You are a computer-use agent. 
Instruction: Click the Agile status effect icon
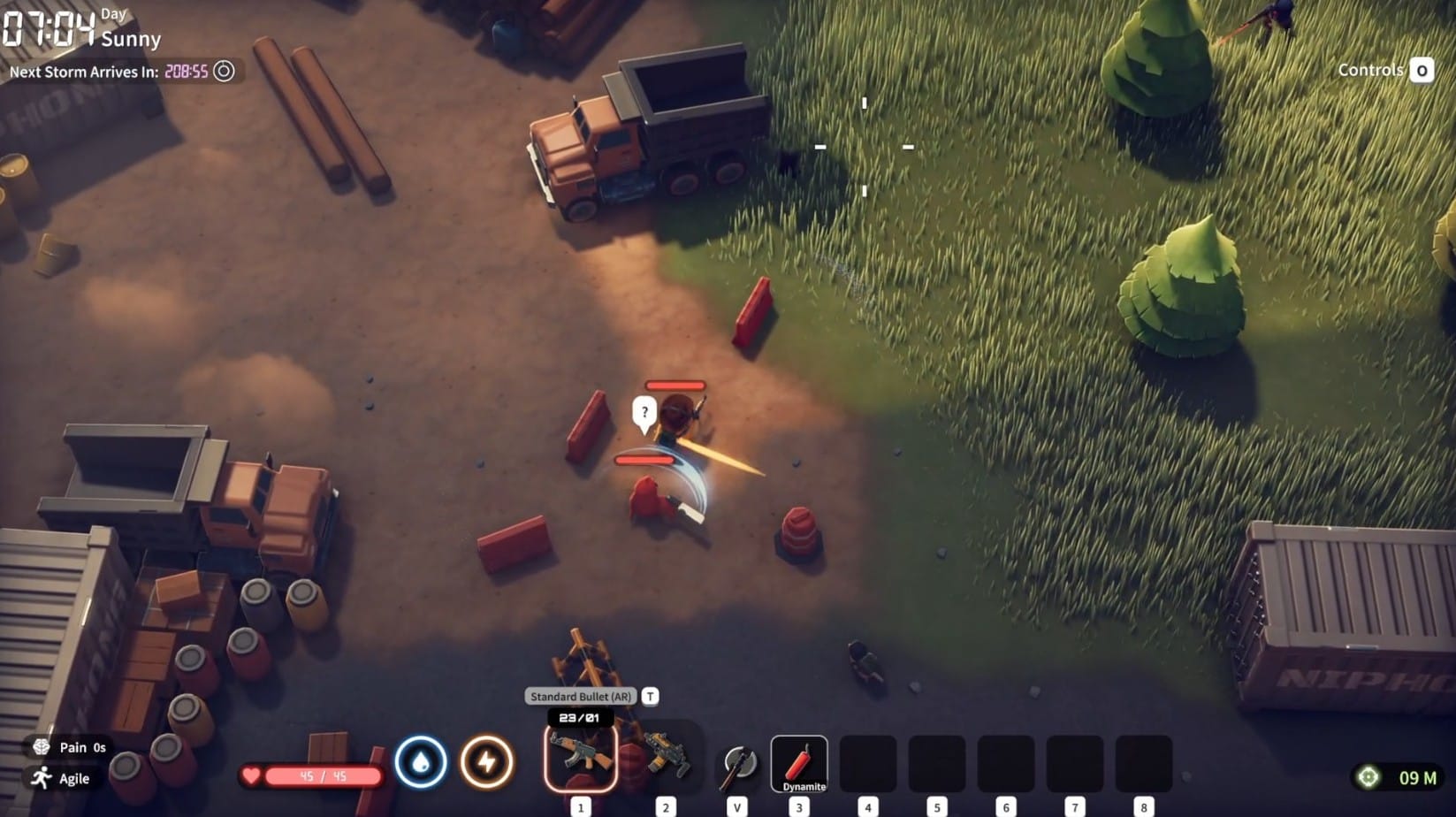point(41,779)
